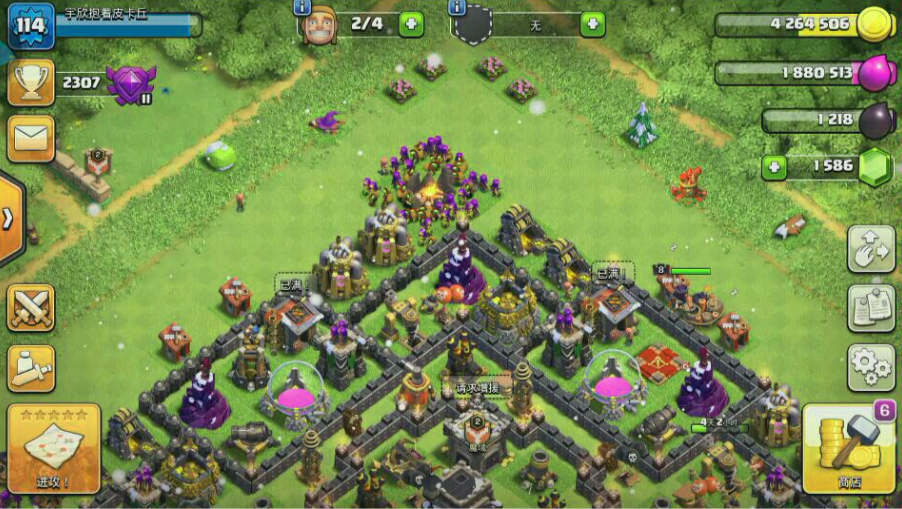This screenshot has height=509, width=902.
Task: Open the player level 114 profile badge
Action: (x=31, y=25)
